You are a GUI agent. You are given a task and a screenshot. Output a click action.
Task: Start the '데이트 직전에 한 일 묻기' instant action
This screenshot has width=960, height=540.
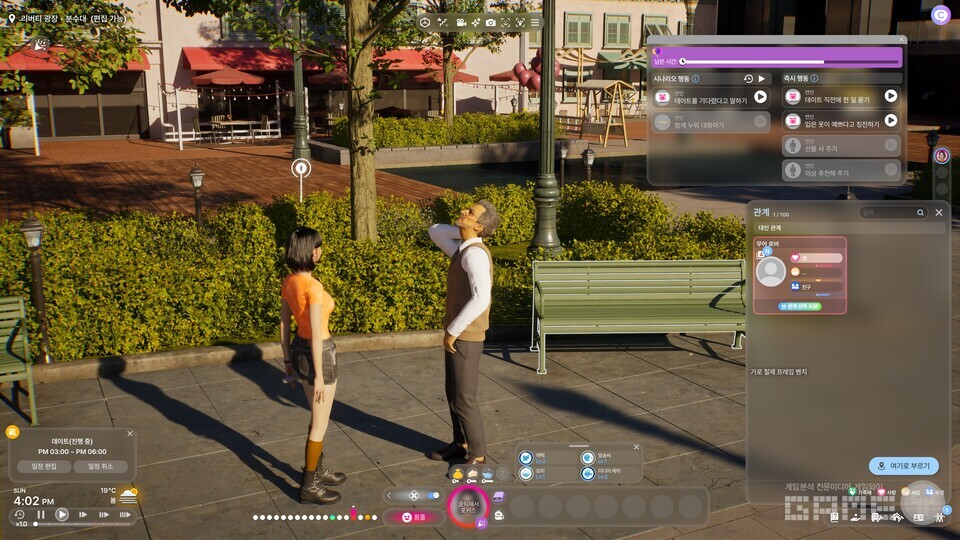[890, 96]
